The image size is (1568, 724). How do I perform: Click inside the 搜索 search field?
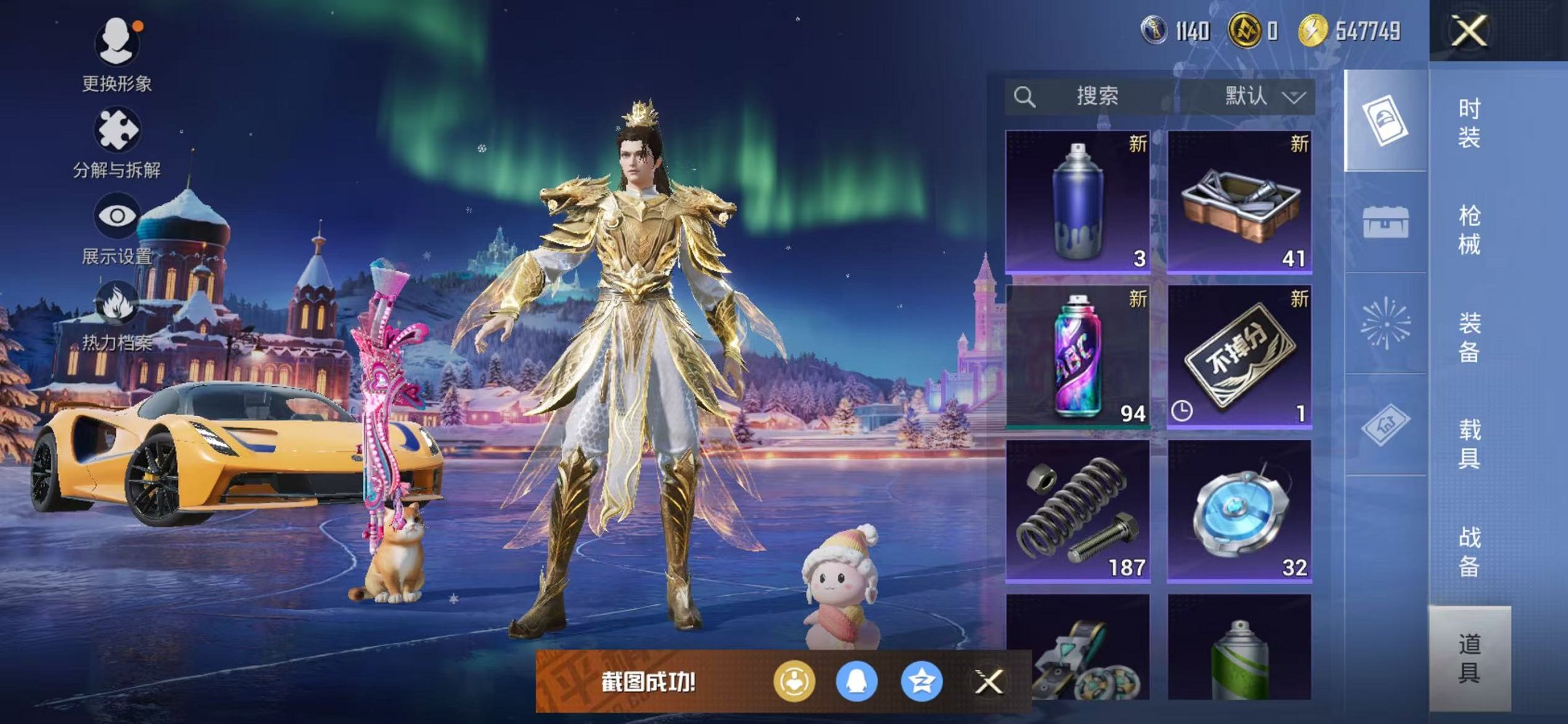[1100, 97]
